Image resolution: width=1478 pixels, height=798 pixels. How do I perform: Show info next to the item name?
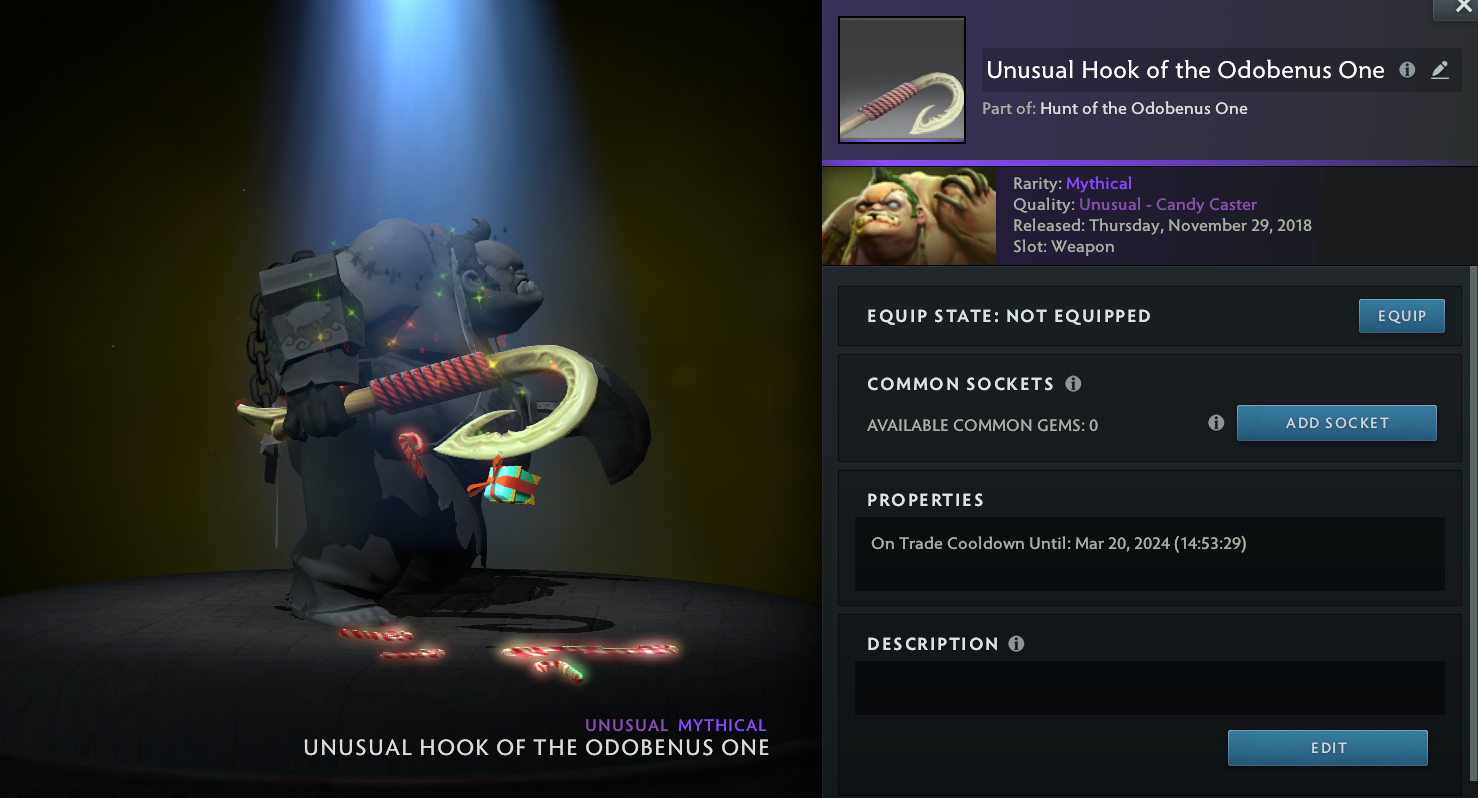pos(1407,70)
